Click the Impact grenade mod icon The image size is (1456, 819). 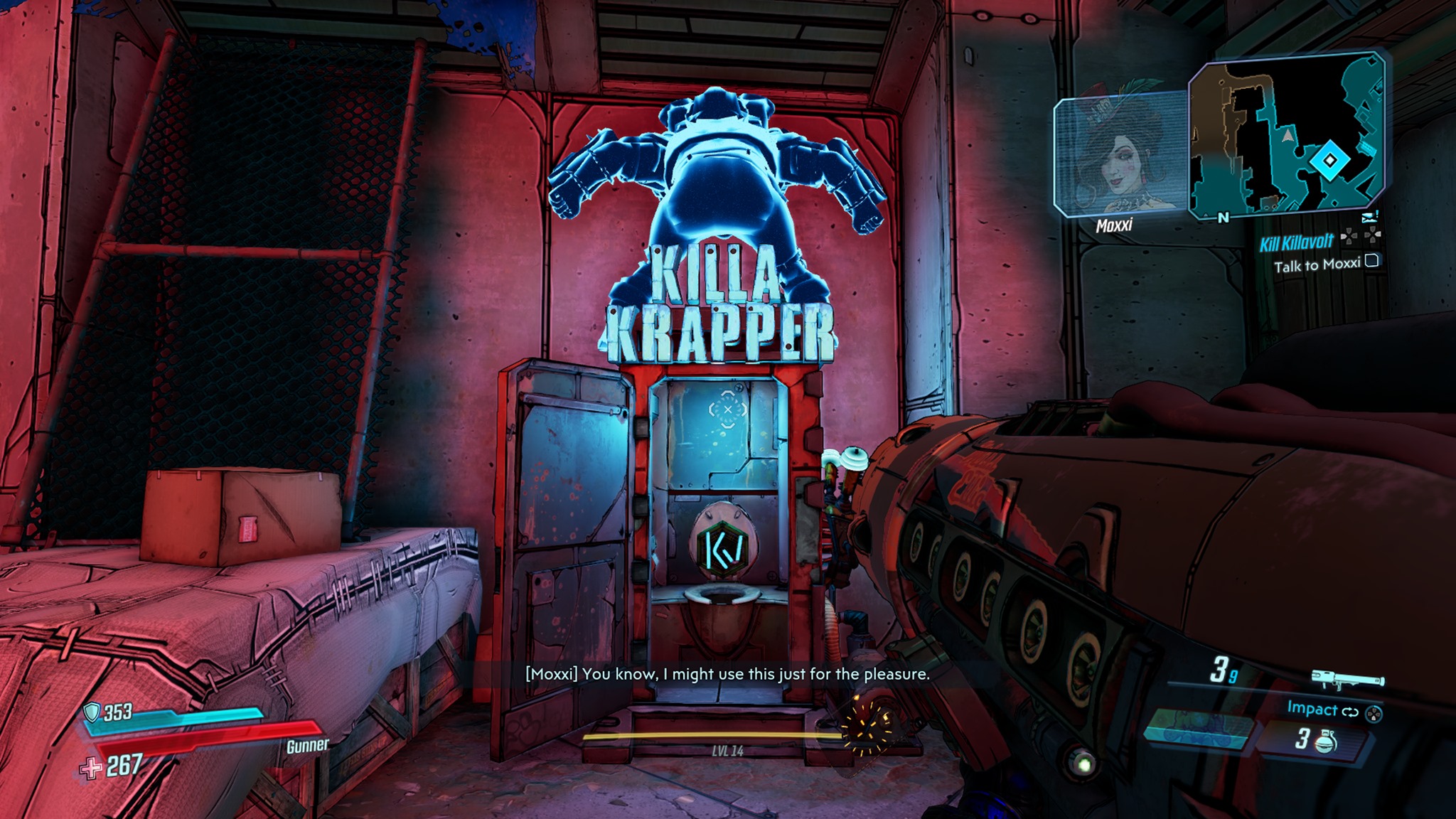1312,710
